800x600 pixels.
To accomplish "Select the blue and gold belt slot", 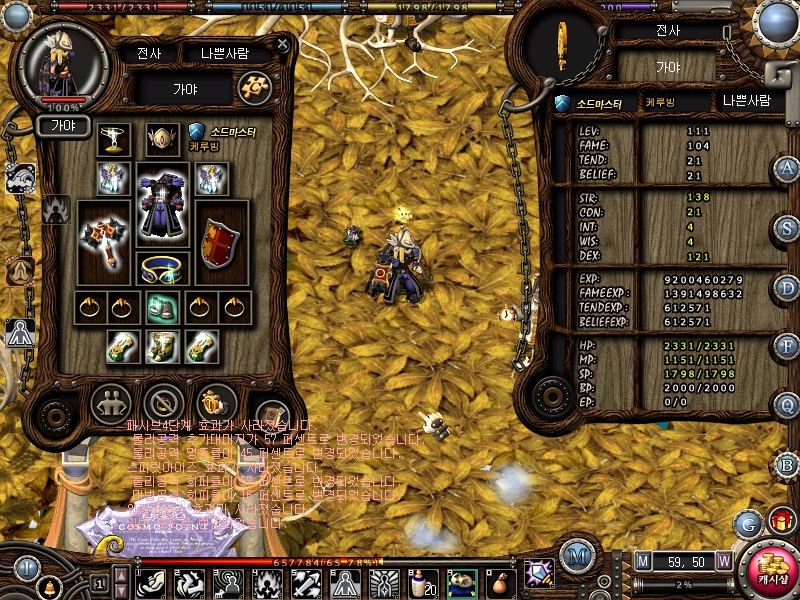I will 161,269.
